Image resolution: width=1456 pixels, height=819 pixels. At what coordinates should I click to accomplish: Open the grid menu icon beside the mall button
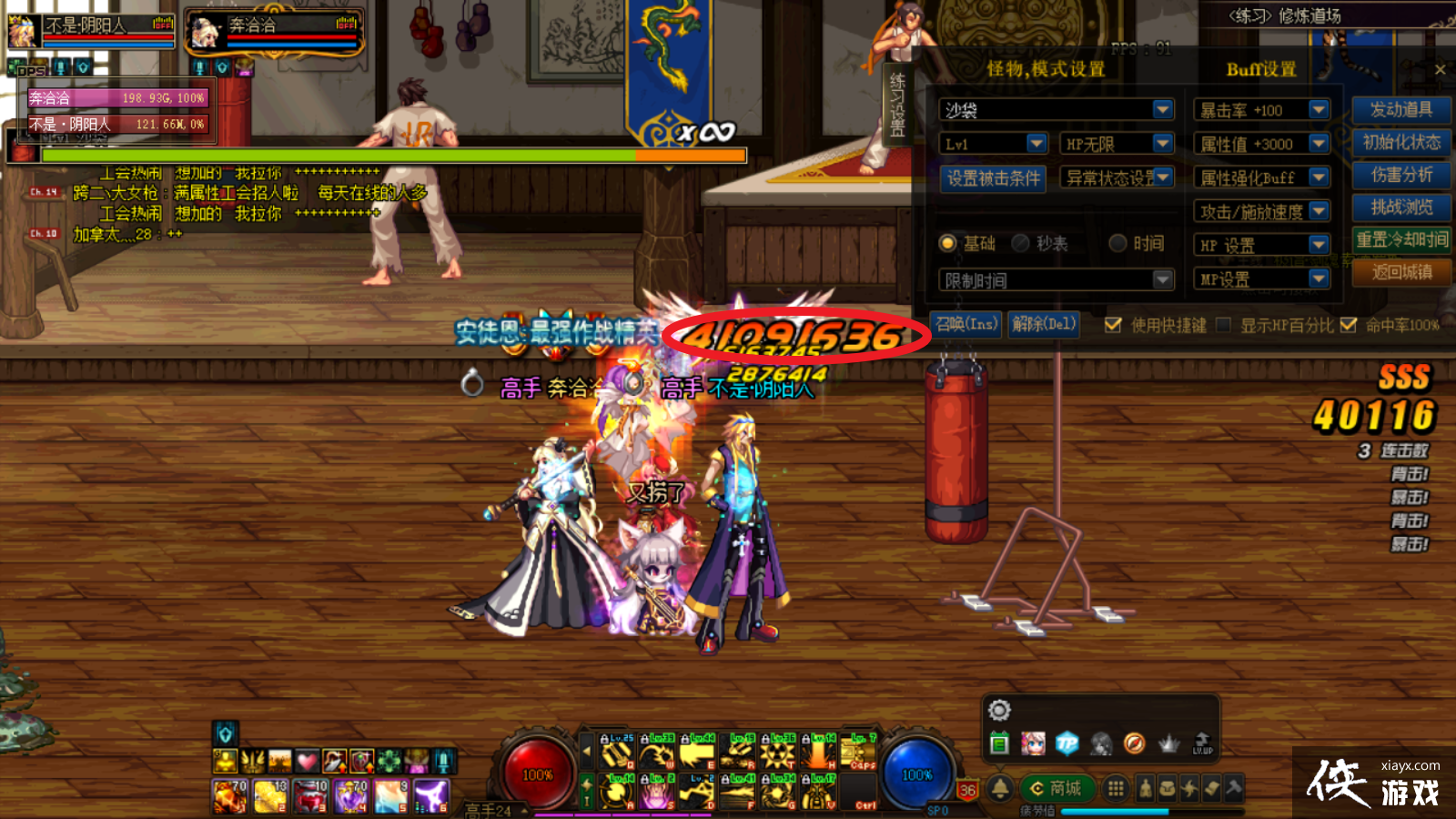pos(1116,788)
